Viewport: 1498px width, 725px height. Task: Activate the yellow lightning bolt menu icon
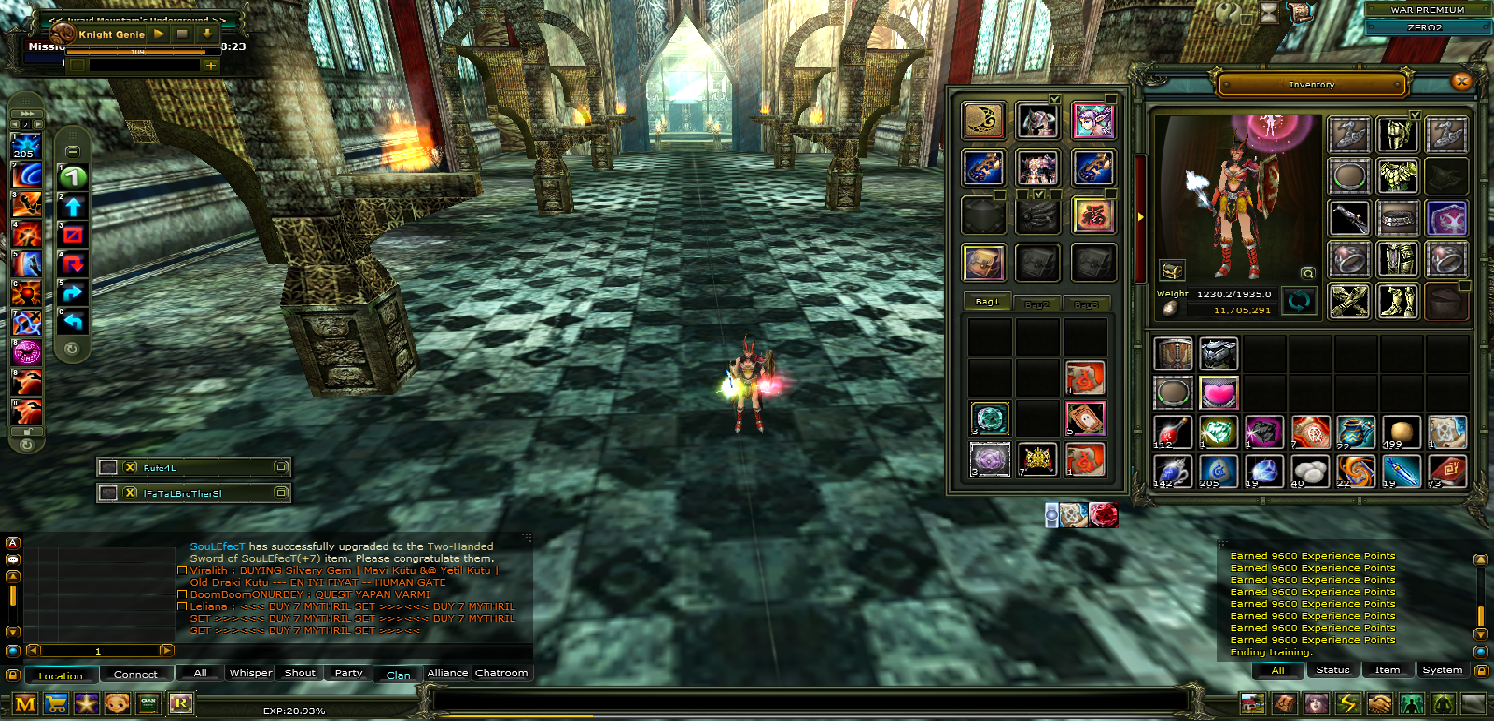pyautogui.click(x=1349, y=703)
